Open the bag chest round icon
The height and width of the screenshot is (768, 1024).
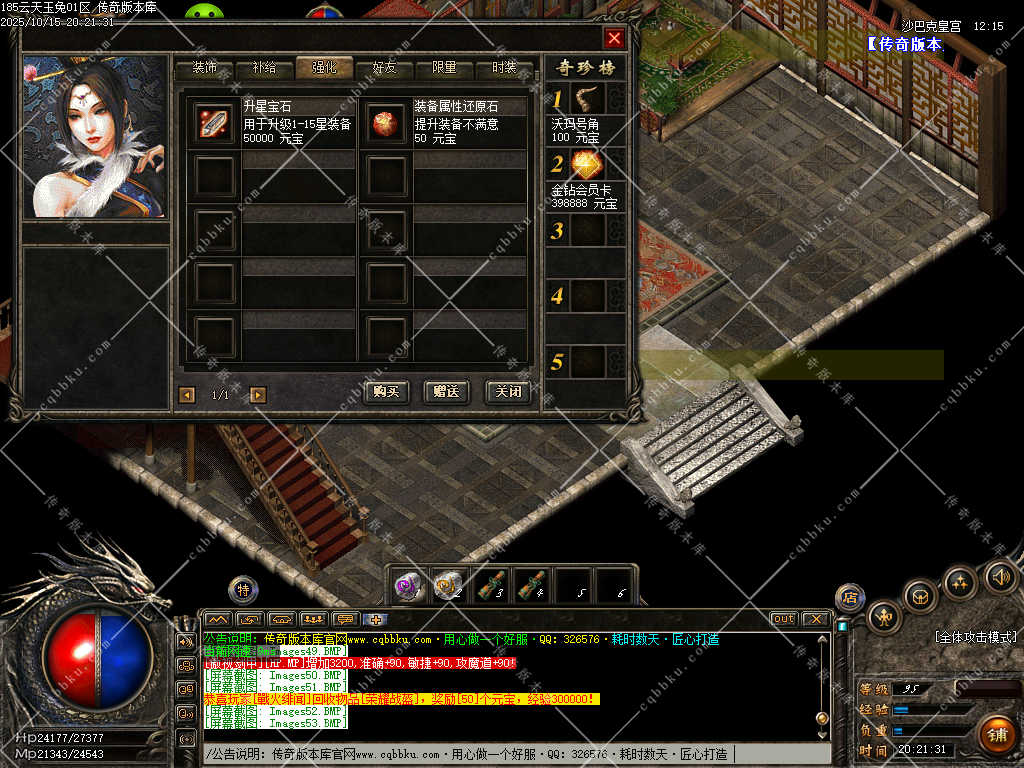click(x=920, y=596)
